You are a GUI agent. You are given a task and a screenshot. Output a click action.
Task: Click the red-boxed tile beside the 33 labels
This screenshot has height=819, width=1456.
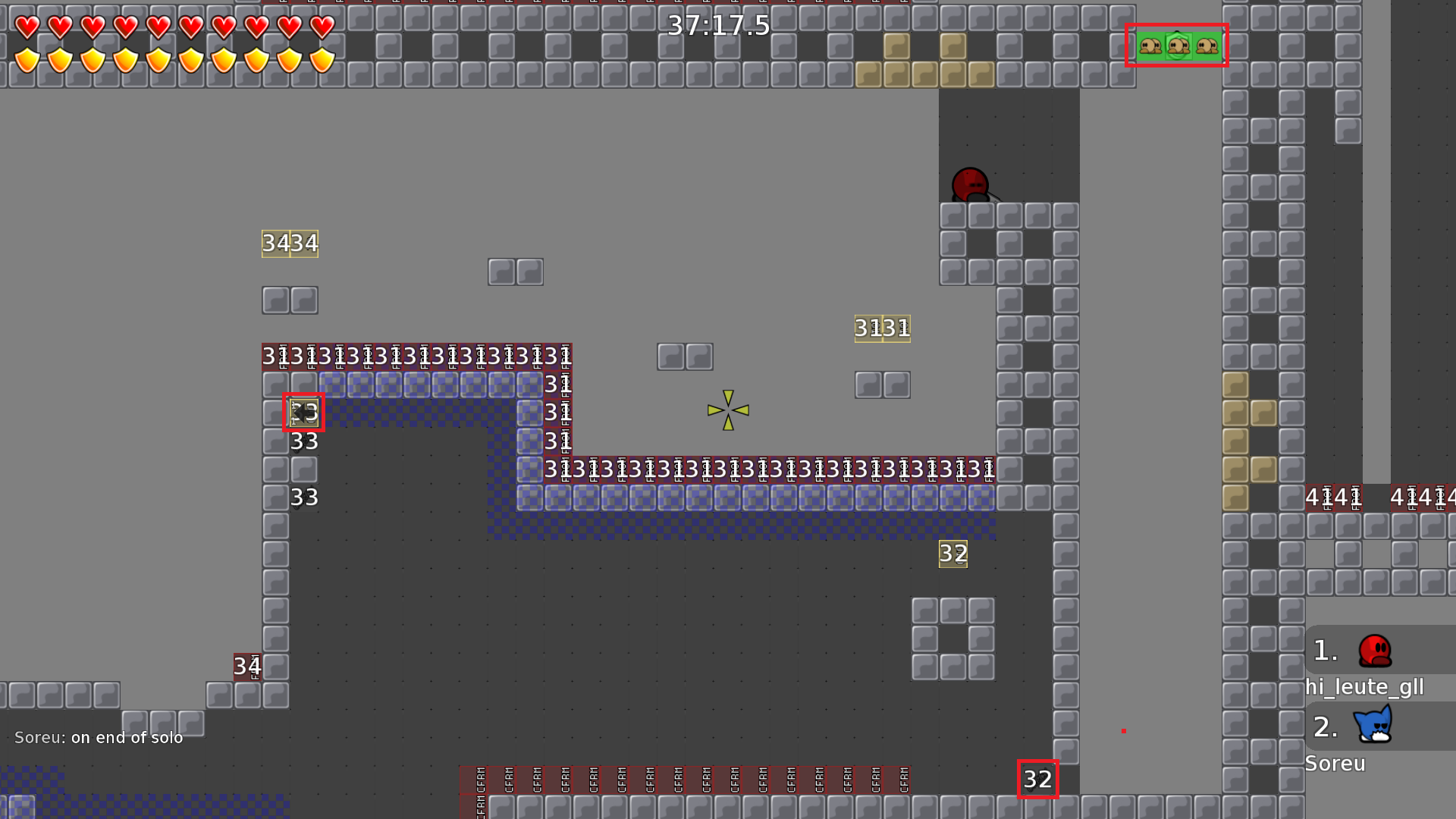[x=303, y=411]
